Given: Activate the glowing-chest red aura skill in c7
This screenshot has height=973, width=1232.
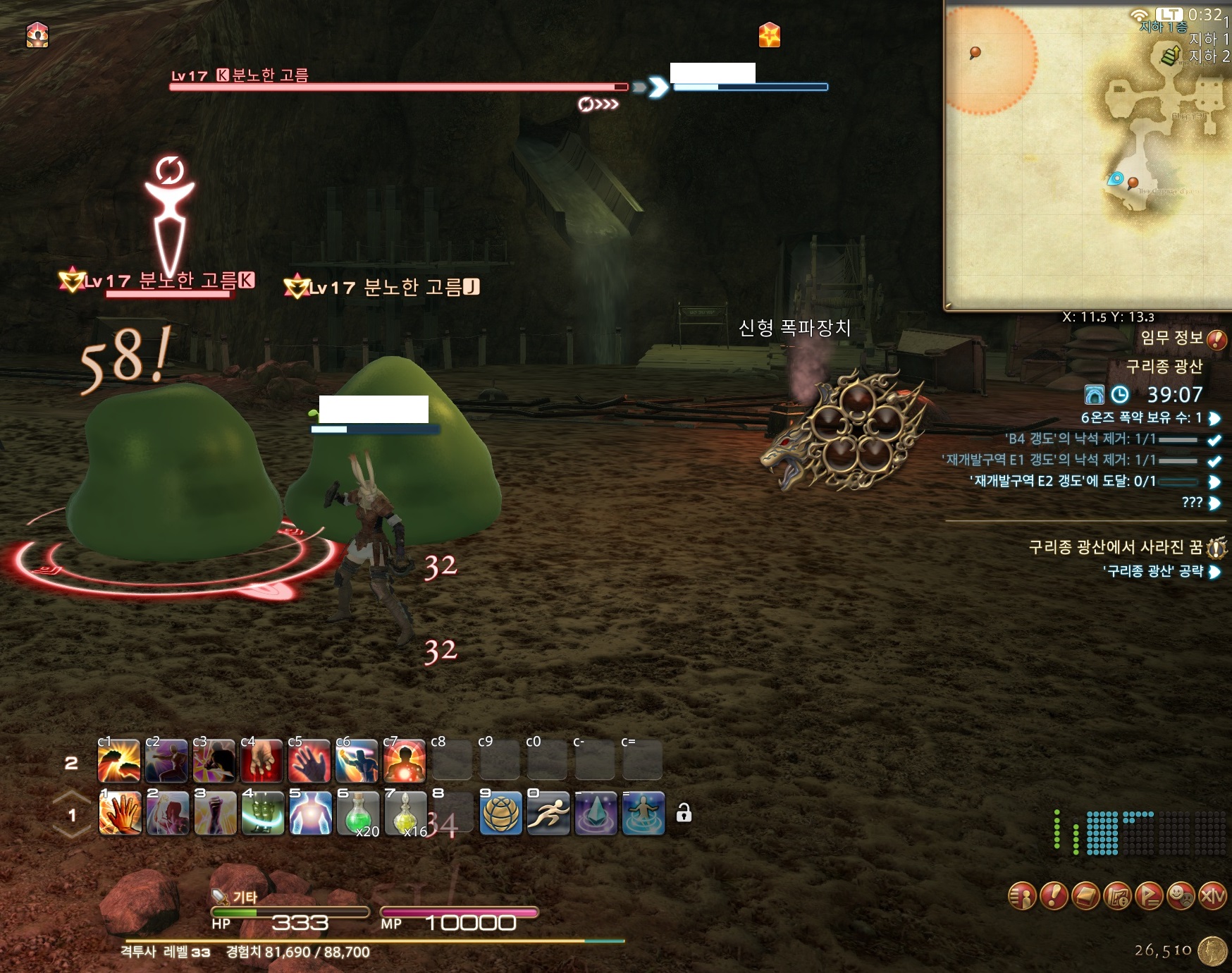Looking at the screenshot, I should [x=404, y=761].
